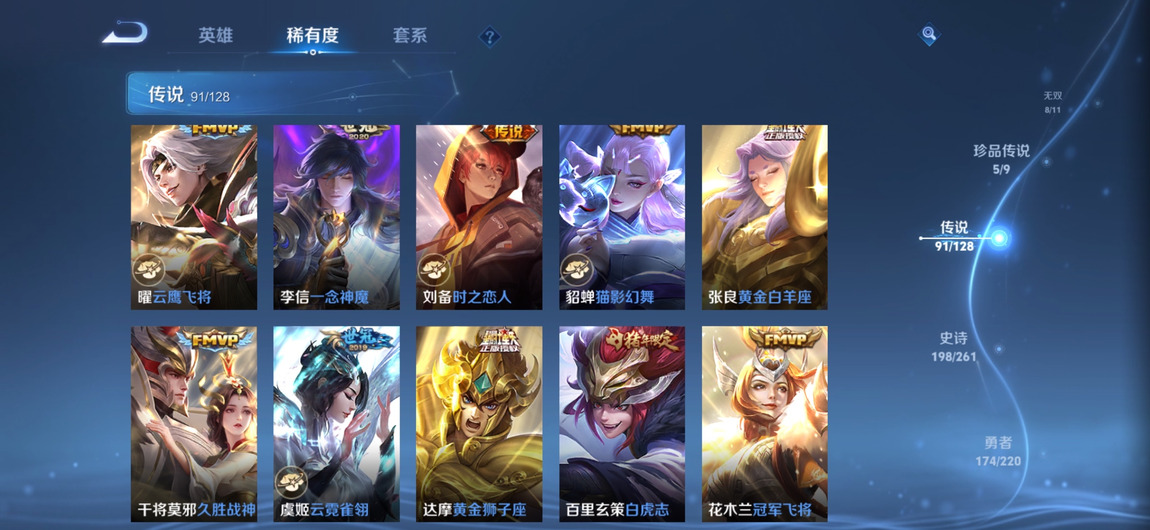Go to the 勇者 rarity section
Viewport: 1150px width, 530px height.
pyautogui.click(x=998, y=451)
